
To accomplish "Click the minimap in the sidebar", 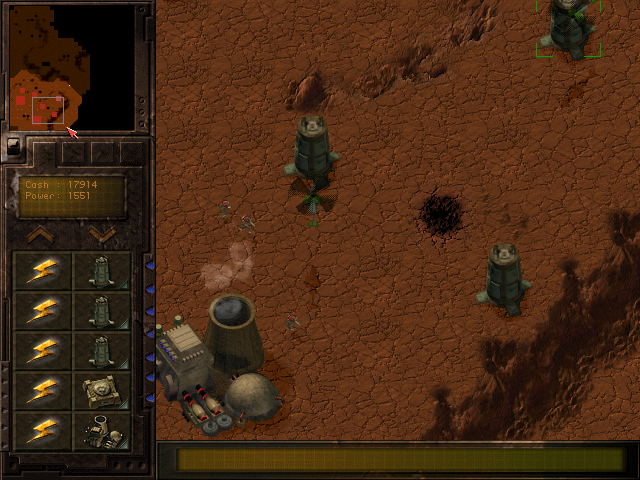I will pyautogui.click(x=71, y=67).
